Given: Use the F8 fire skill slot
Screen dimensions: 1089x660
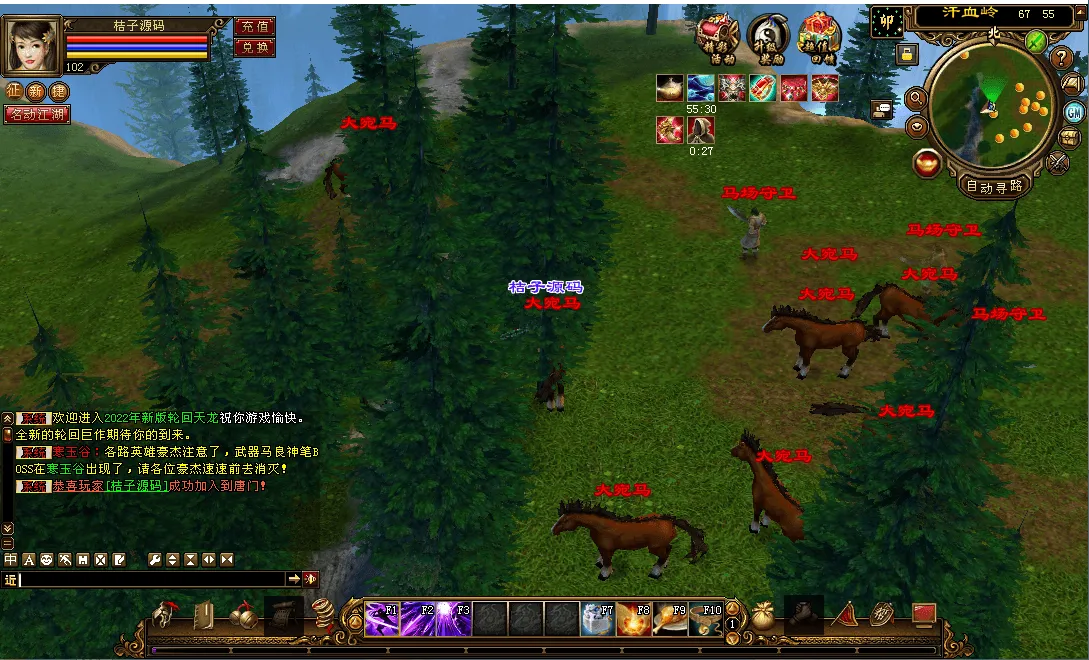Looking at the screenshot, I should (633, 620).
